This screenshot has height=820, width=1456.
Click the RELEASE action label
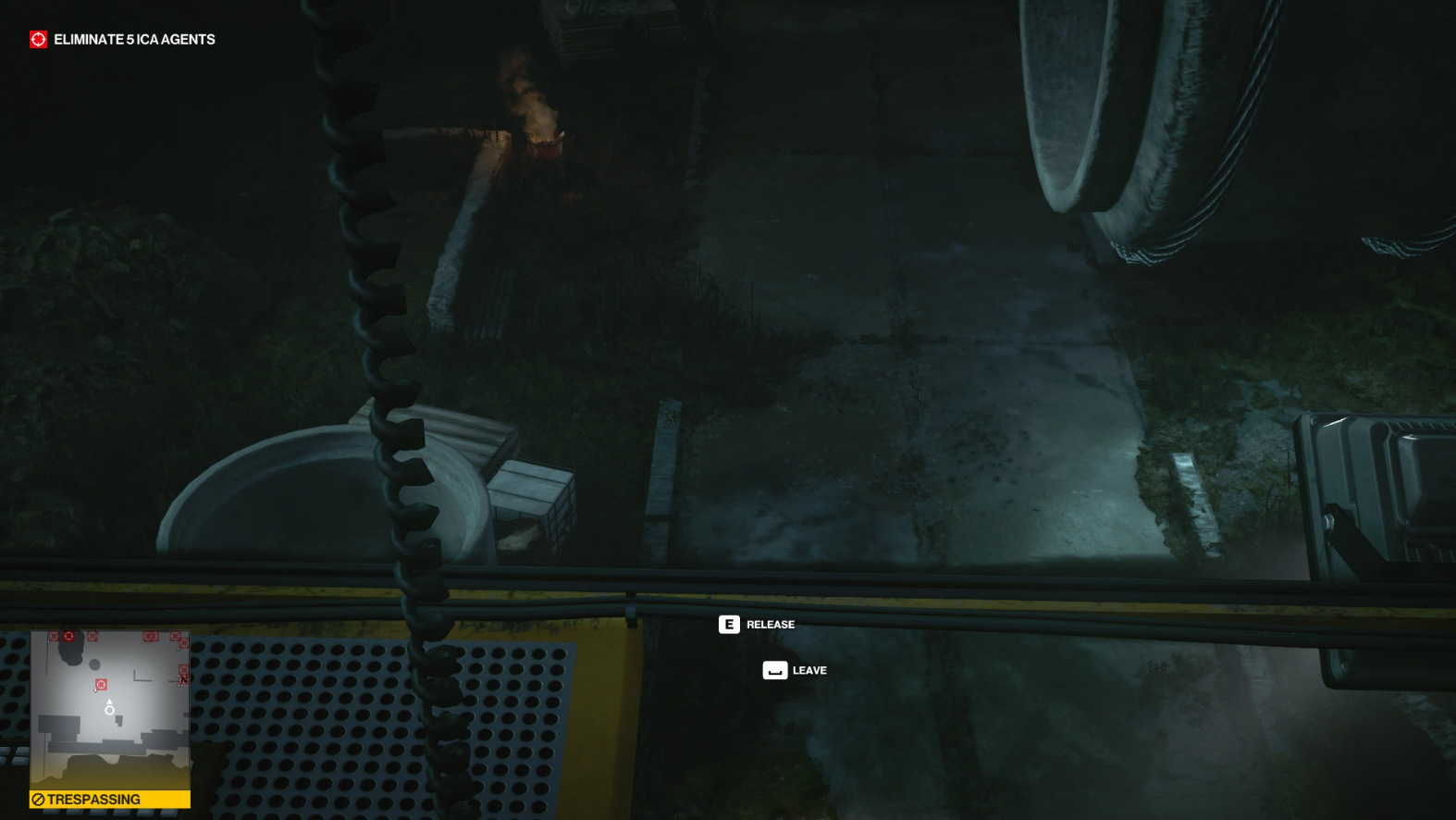[770, 625]
